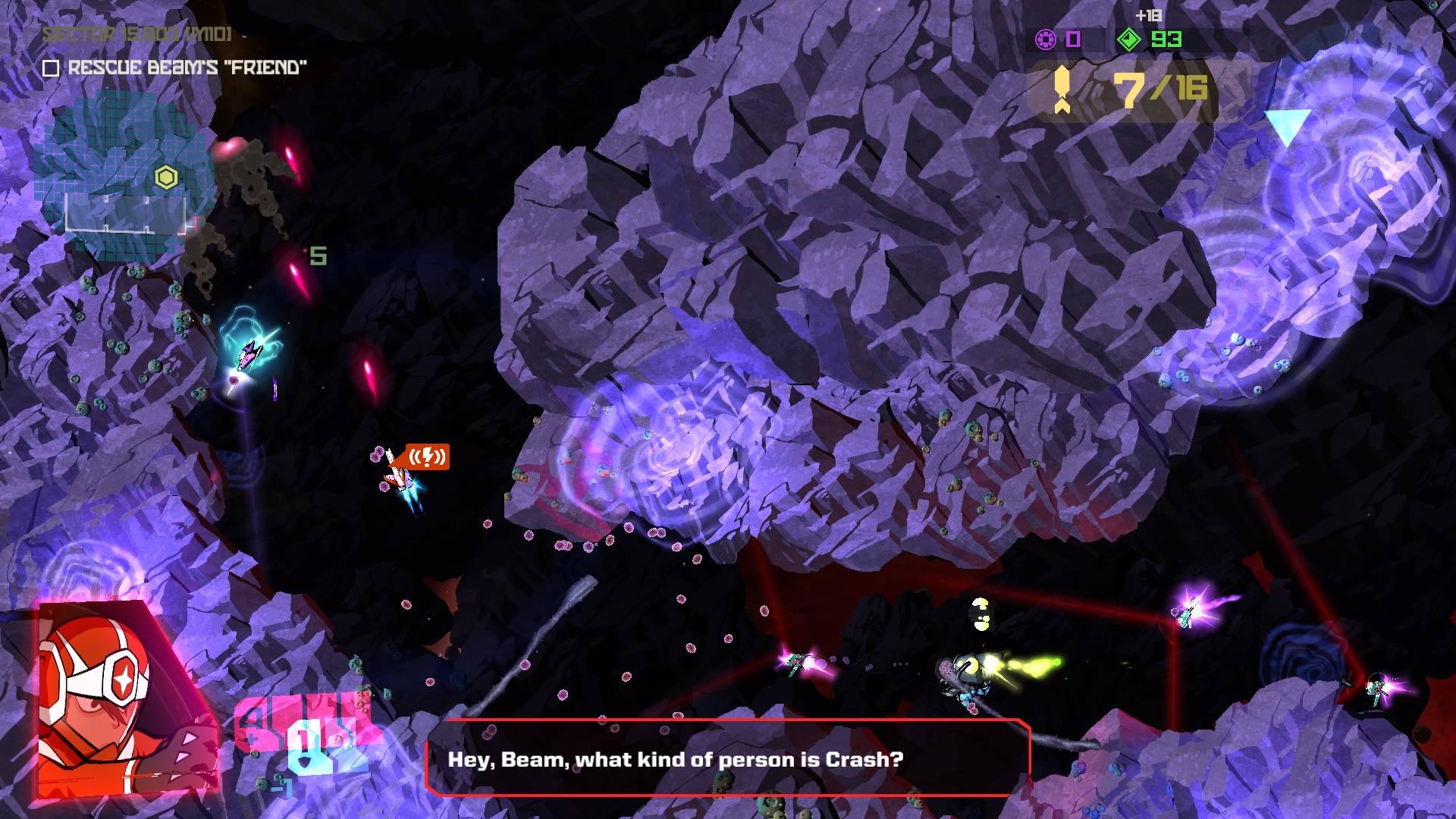Click the green gem currency icon
Image resolution: width=1456 pixels, height=819 pixels.
(x=1129, y=39)
